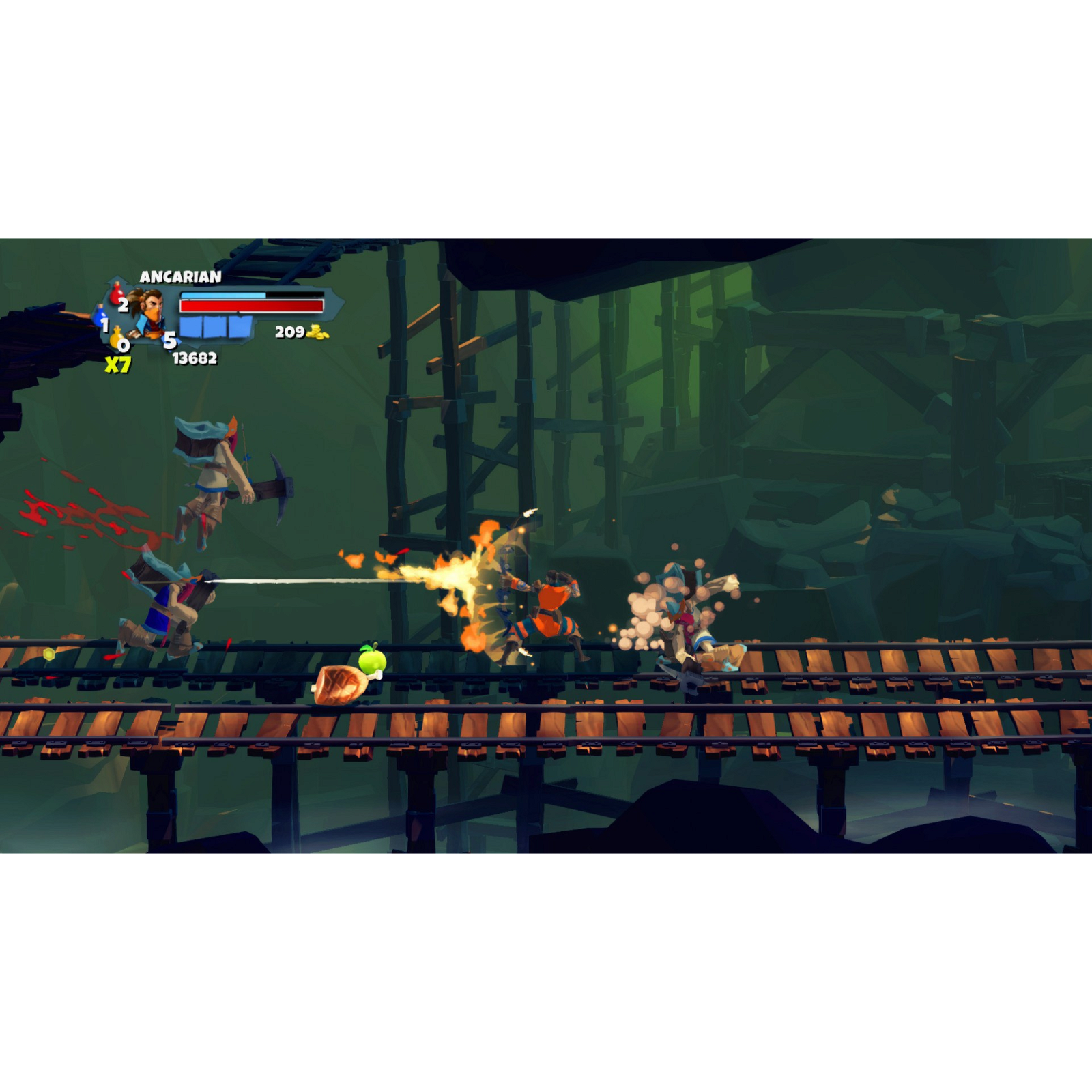Click the gem on the left rail track
Screen dimensions: 1092x1092
49,655
